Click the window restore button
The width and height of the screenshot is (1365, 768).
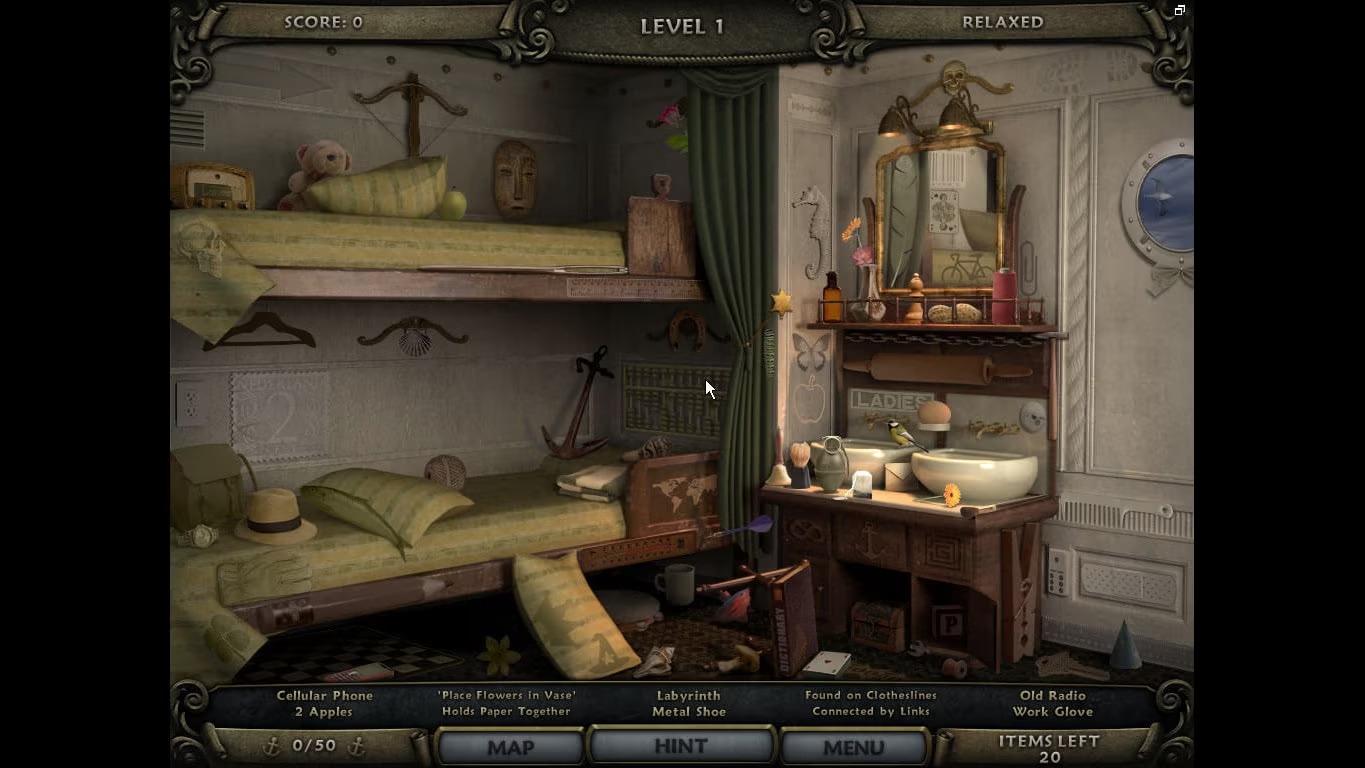tap(1180, 11)
